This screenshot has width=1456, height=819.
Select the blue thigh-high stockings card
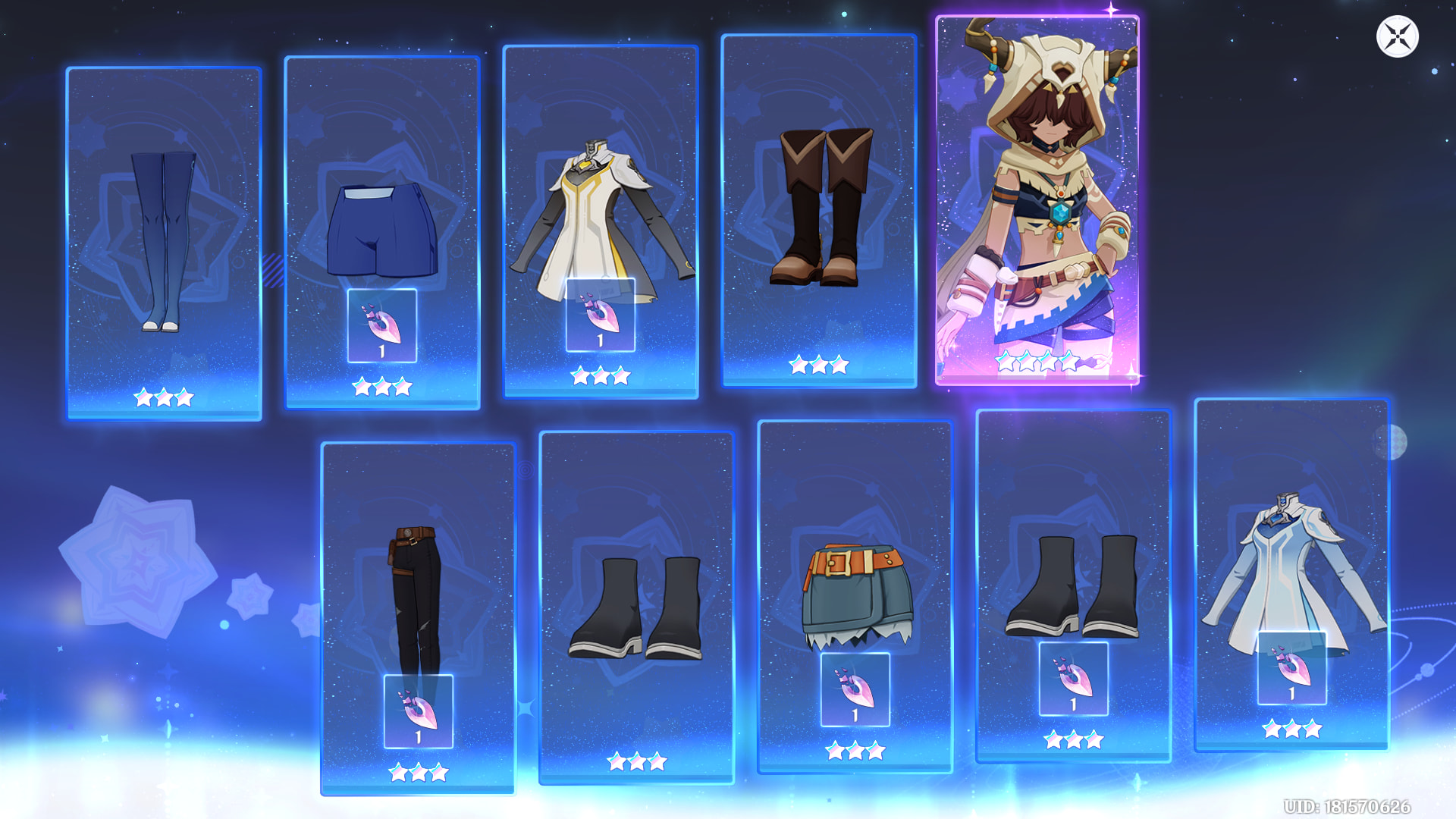click(x=164, y=243)
